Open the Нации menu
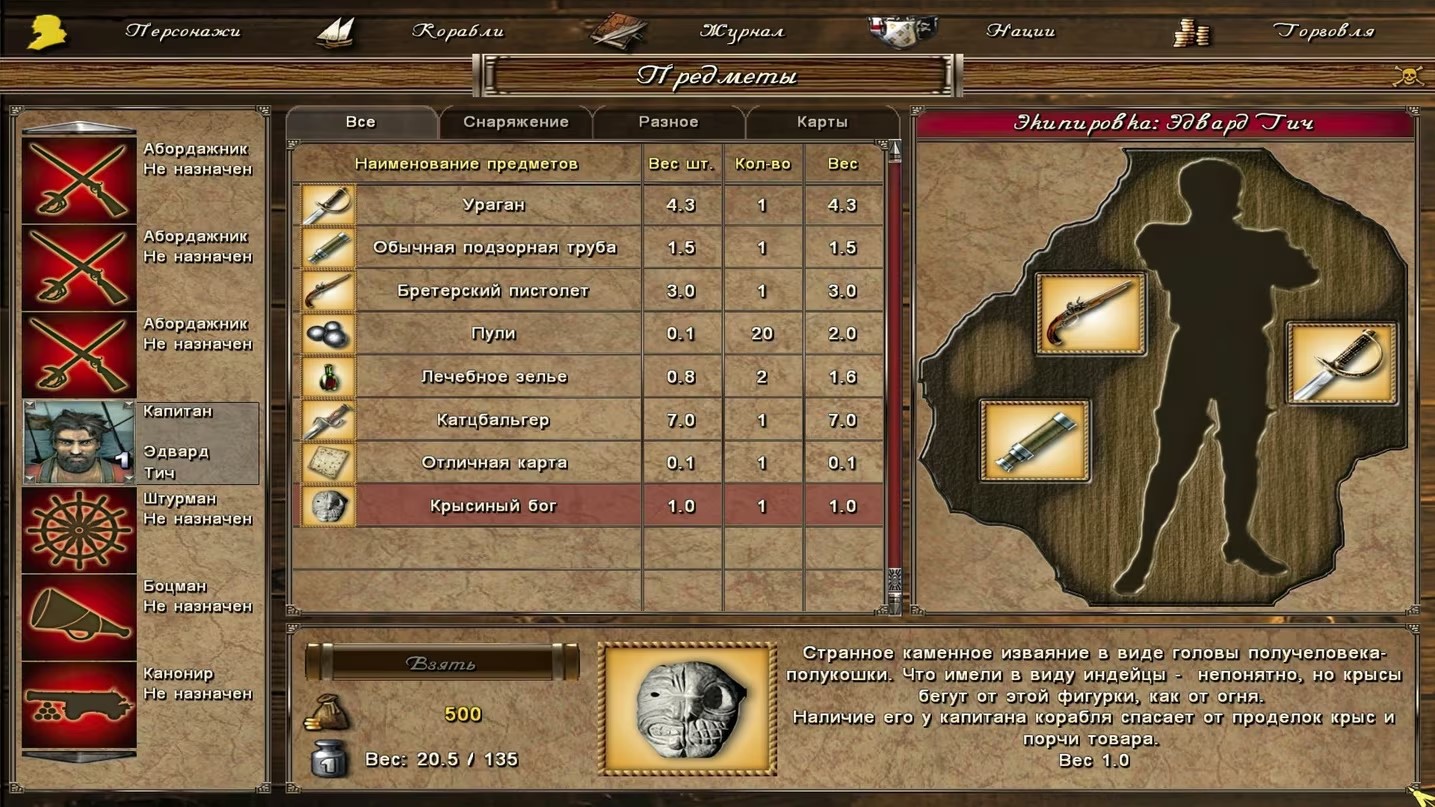Viewport: 1435px width, 807px height. (x=1020, y=31)
